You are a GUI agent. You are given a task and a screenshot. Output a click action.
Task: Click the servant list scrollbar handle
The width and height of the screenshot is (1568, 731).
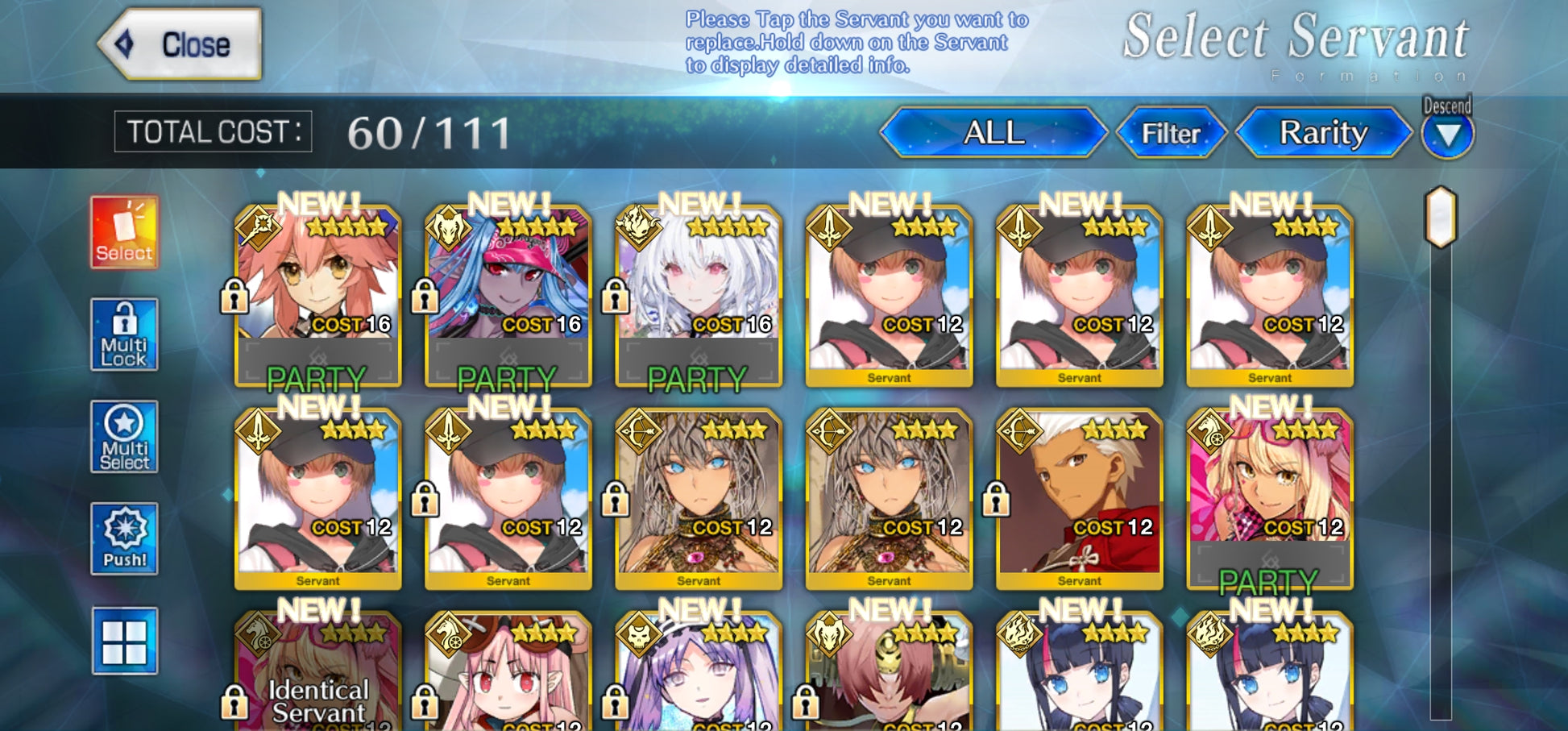click(1441, 217)
